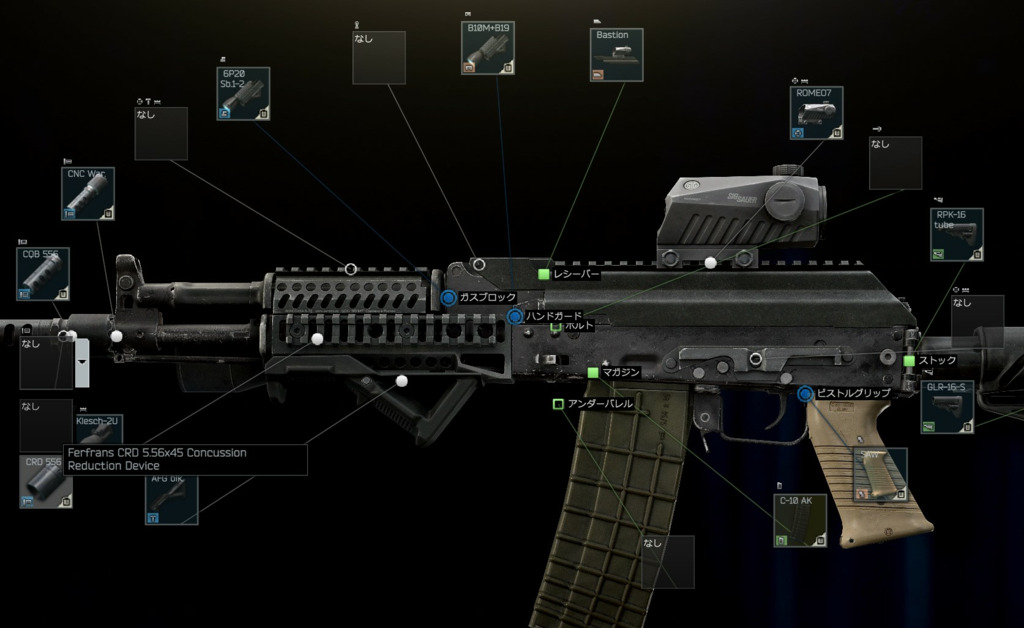Select the B10M+B19 handguard slot
This screenshot has height=628, width=1024.
(488, 48)
